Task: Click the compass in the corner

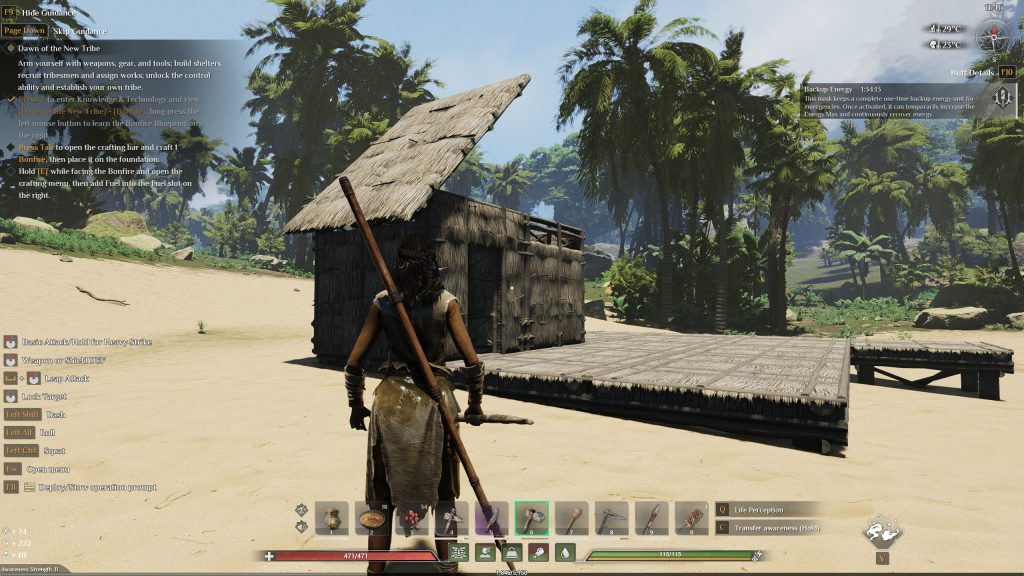Action: click(994, 38)
